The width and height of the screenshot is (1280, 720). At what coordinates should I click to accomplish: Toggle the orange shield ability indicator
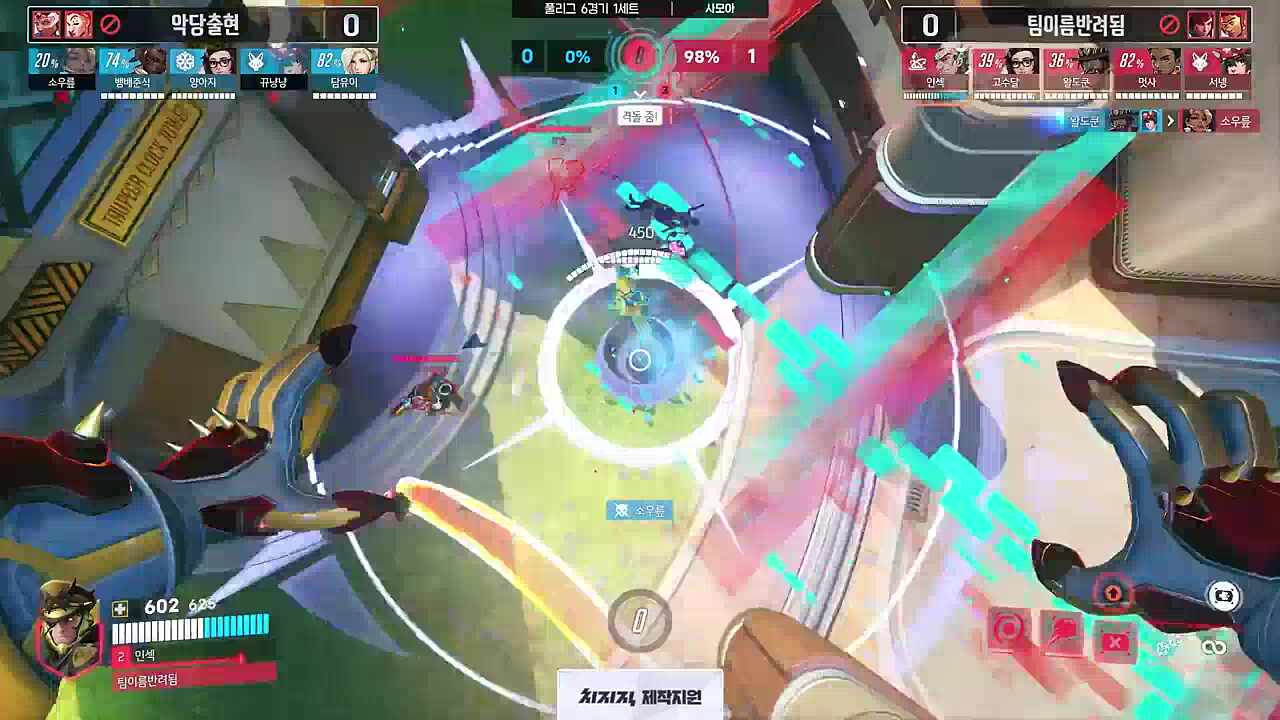point(1113,592)
